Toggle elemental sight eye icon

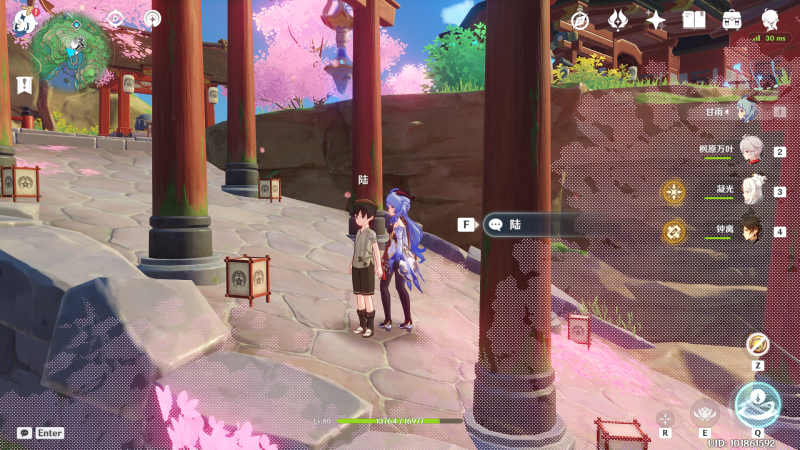click(x=115, y=18)
